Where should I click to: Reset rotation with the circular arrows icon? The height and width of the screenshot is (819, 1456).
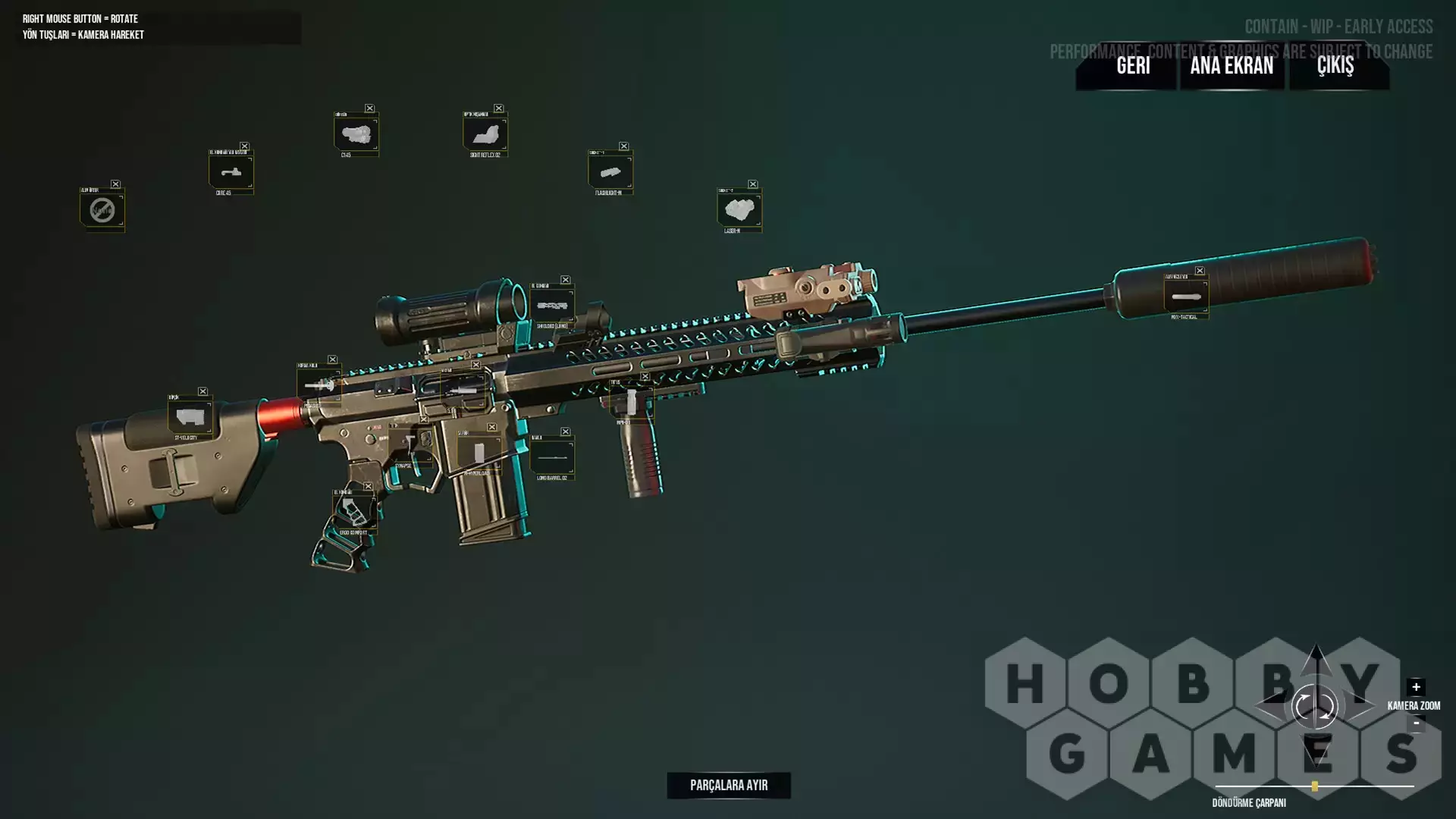click(x=1314, y=707)
